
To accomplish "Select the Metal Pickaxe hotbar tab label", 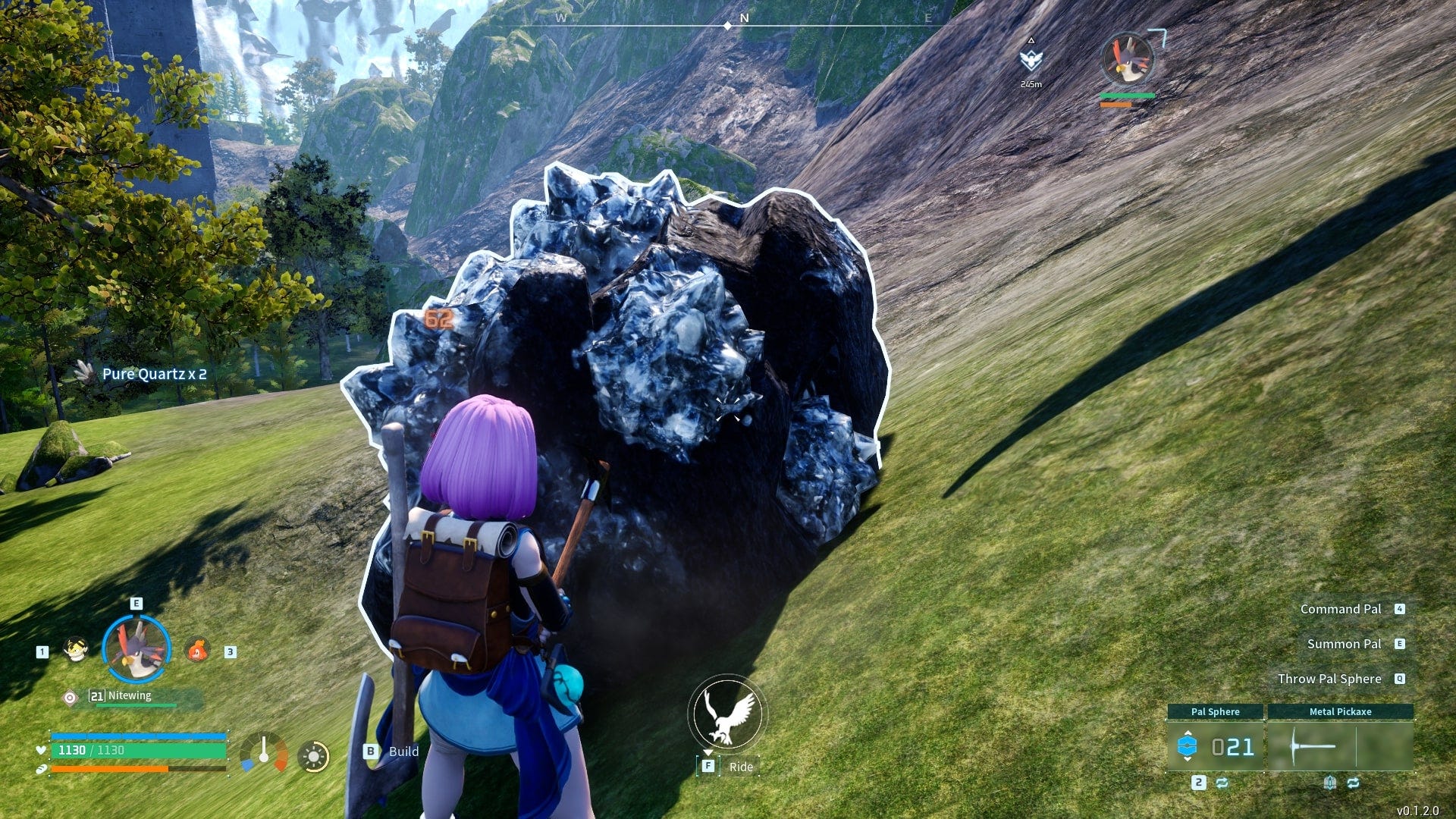I will 1341,712.
